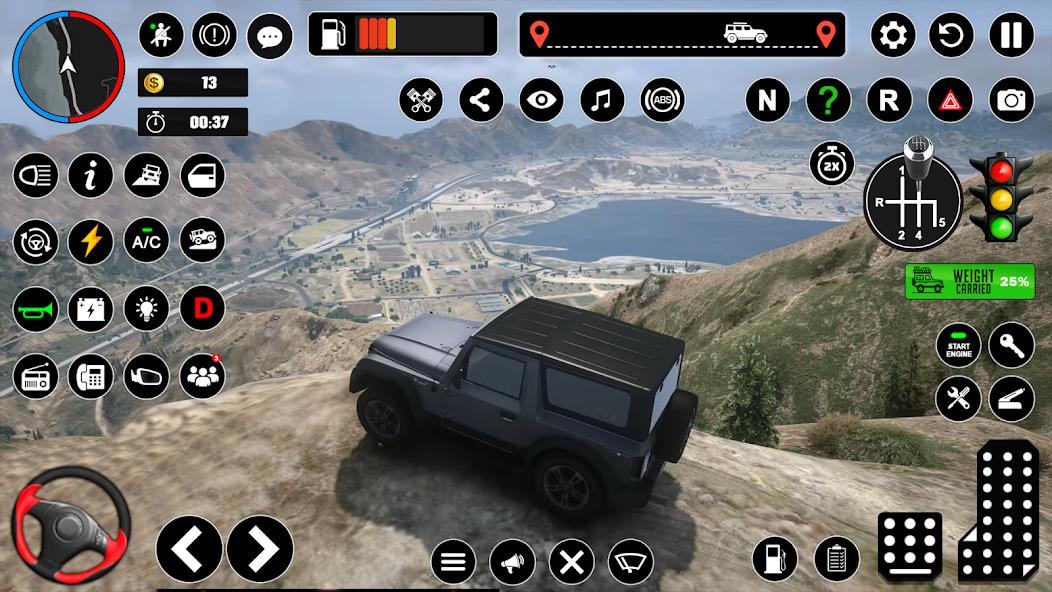
Task: Open the chat speech bubble
Action: 269,37
